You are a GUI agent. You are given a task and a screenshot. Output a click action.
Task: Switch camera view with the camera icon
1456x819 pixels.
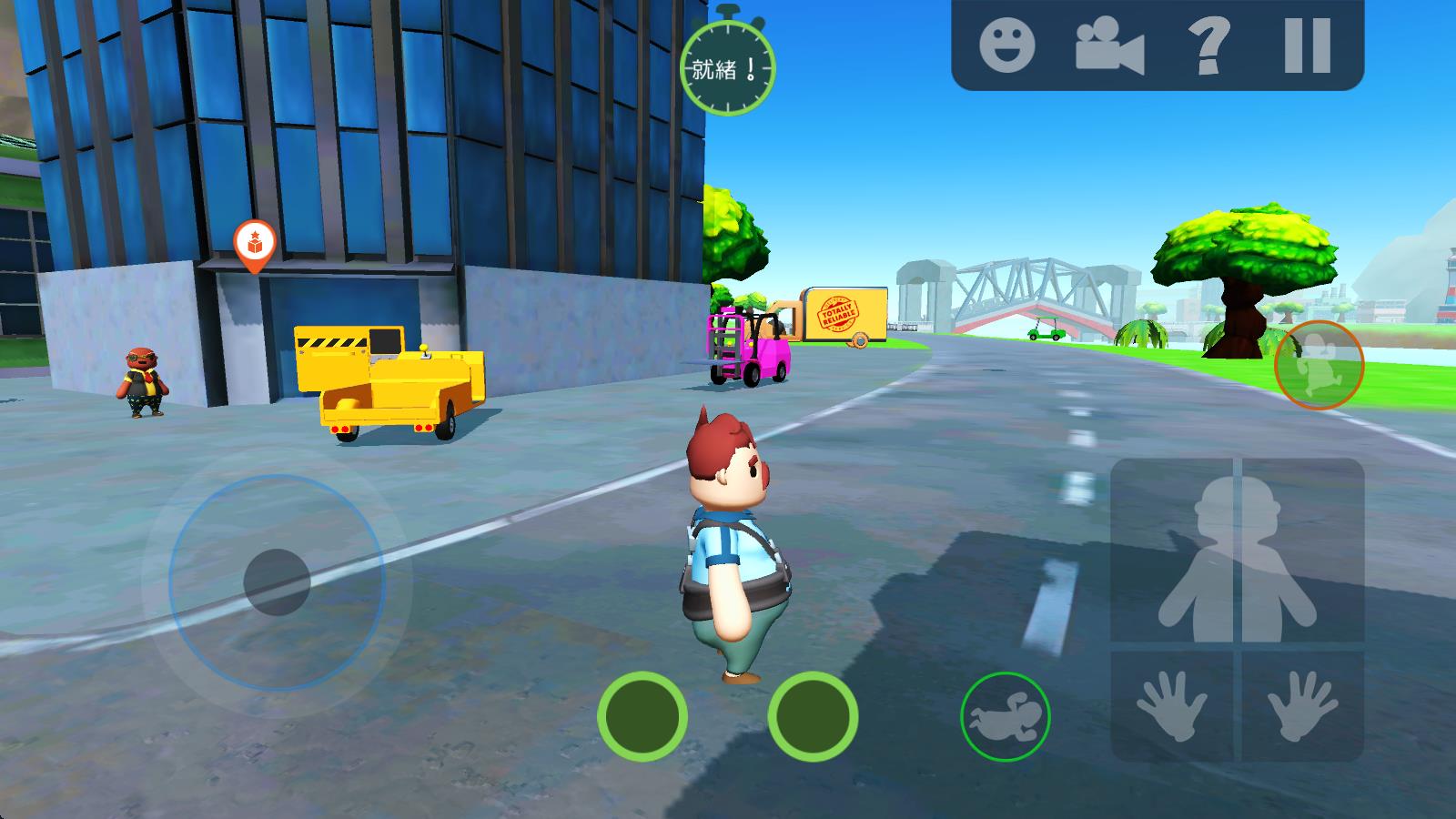1108,45
